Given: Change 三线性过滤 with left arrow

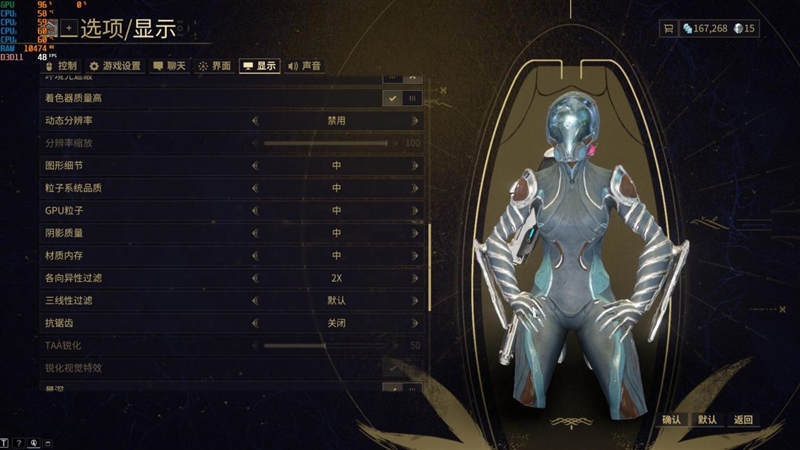Looking at the screenshot, I should 255,300.
